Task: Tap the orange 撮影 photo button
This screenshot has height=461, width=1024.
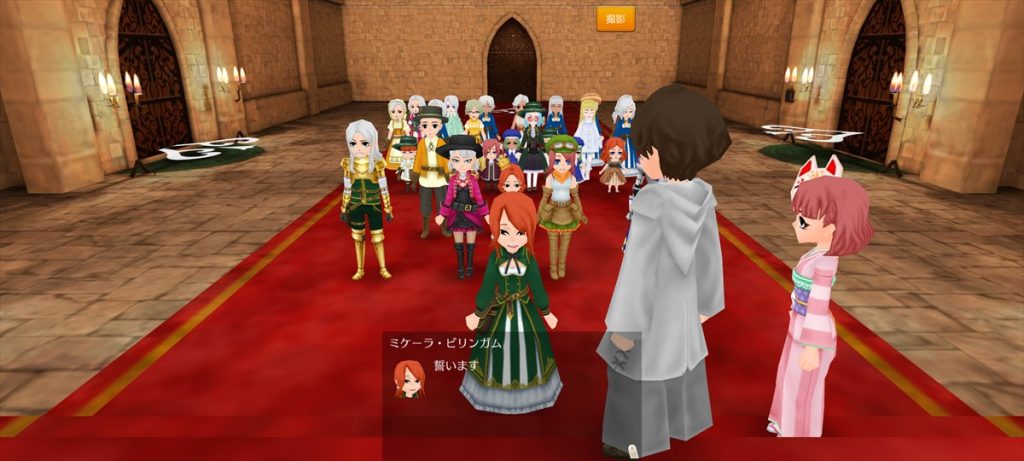Action: (615, 19)
